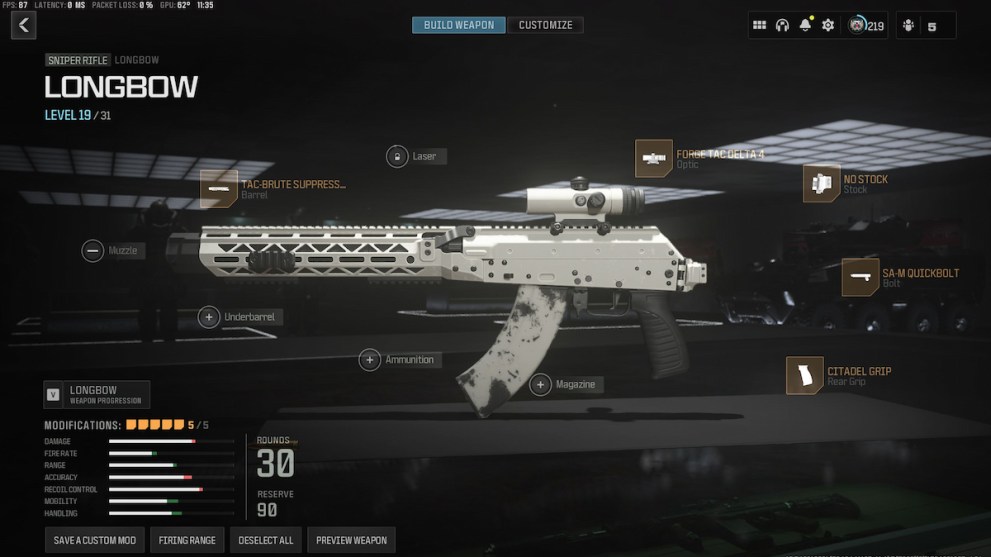Click the Deselect All button
This screenshot has height=557, width=991.
coord(266,540)
